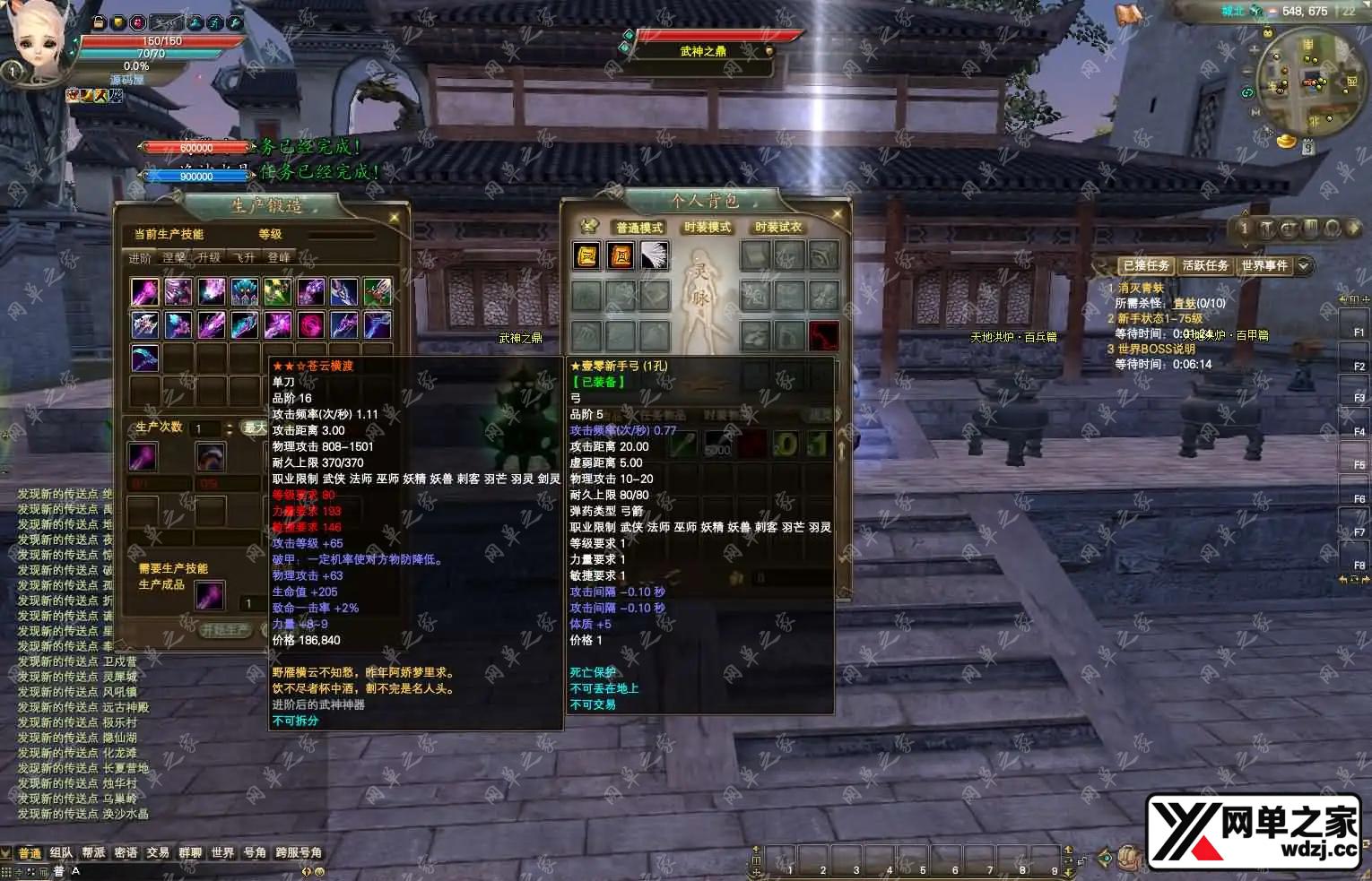Choose the 时装模式 fashion mode button

708,228
